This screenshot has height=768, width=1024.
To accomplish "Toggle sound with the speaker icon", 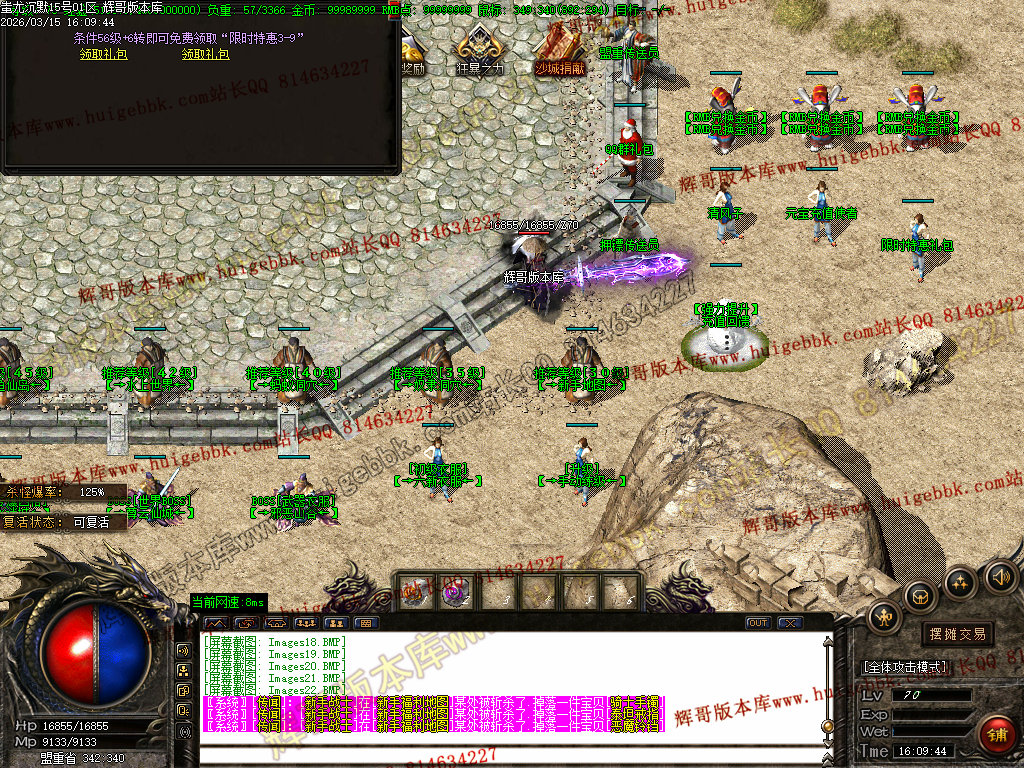I will pyautogui.click(x=999, y=576).
